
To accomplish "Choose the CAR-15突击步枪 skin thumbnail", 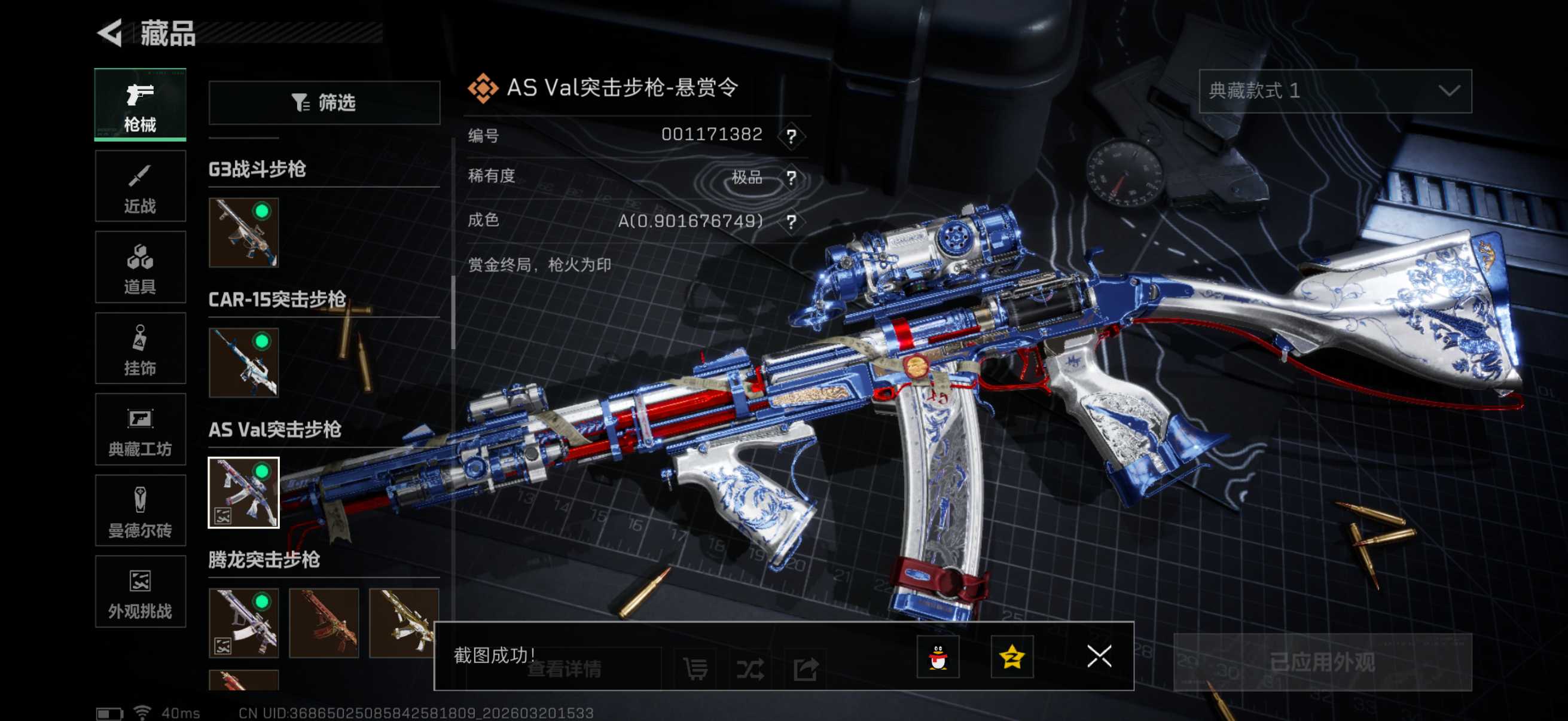I will coord(243,363).
